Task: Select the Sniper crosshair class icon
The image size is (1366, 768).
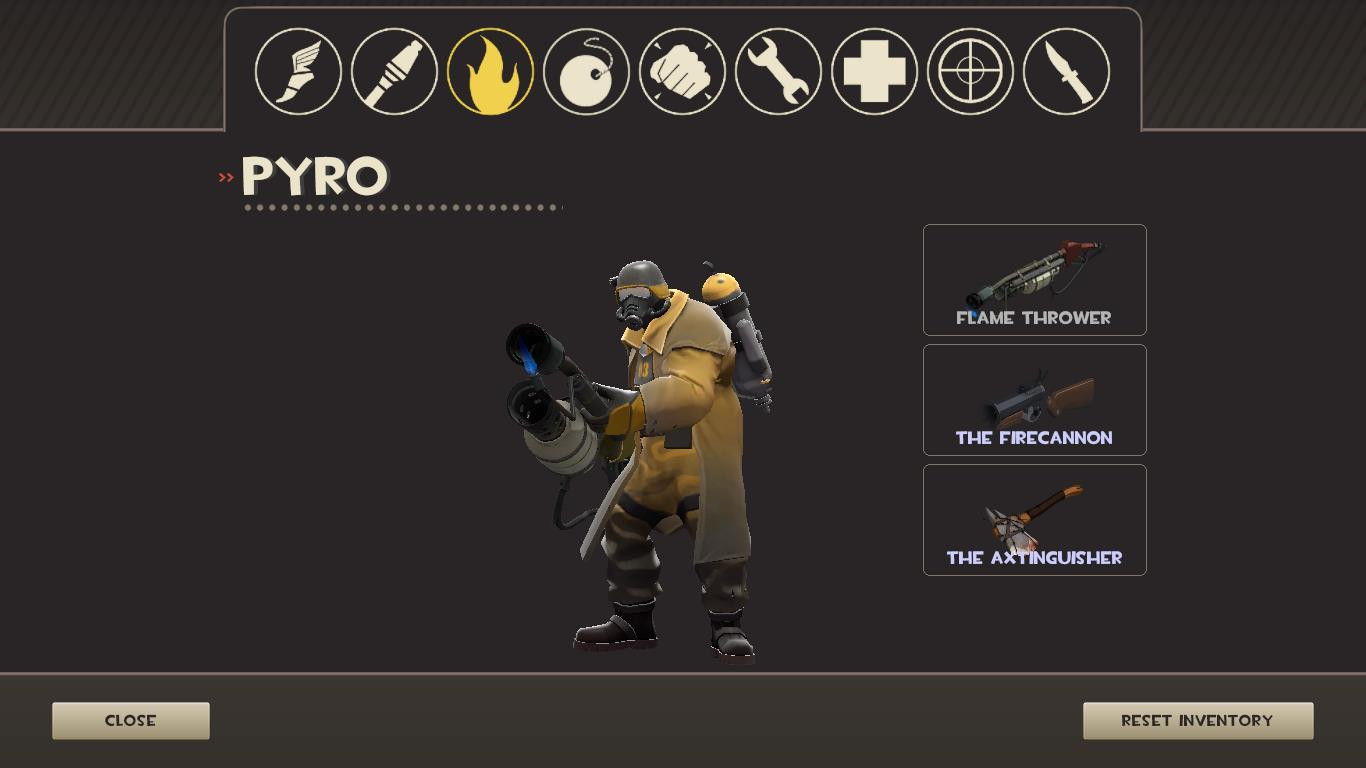Action: point(969,71)
